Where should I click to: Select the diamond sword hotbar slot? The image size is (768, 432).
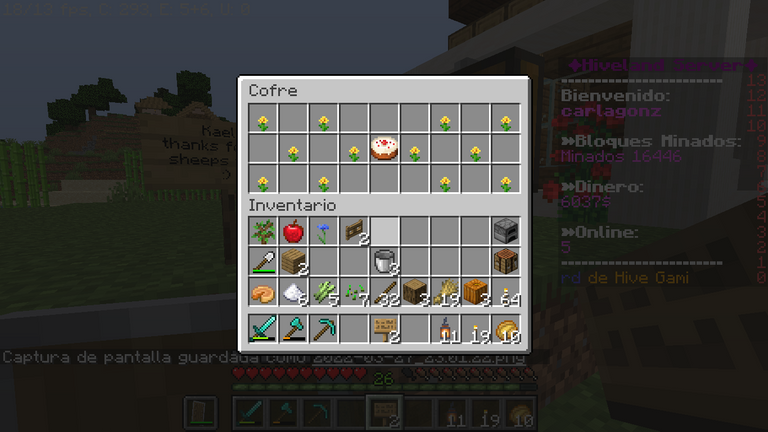(x=263, y=328)
